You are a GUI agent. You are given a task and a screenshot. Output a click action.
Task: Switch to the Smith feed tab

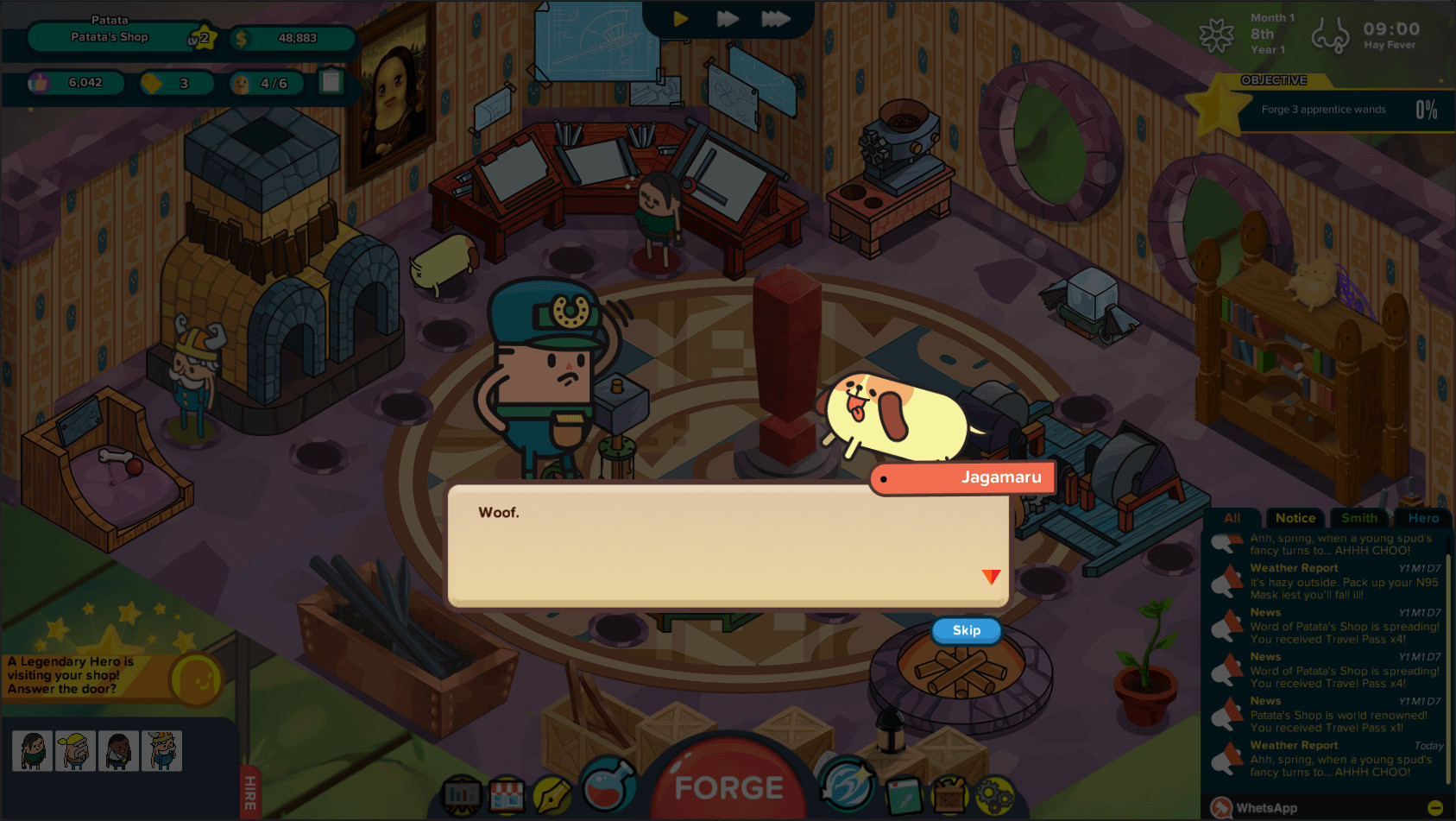pos(1358,518)
